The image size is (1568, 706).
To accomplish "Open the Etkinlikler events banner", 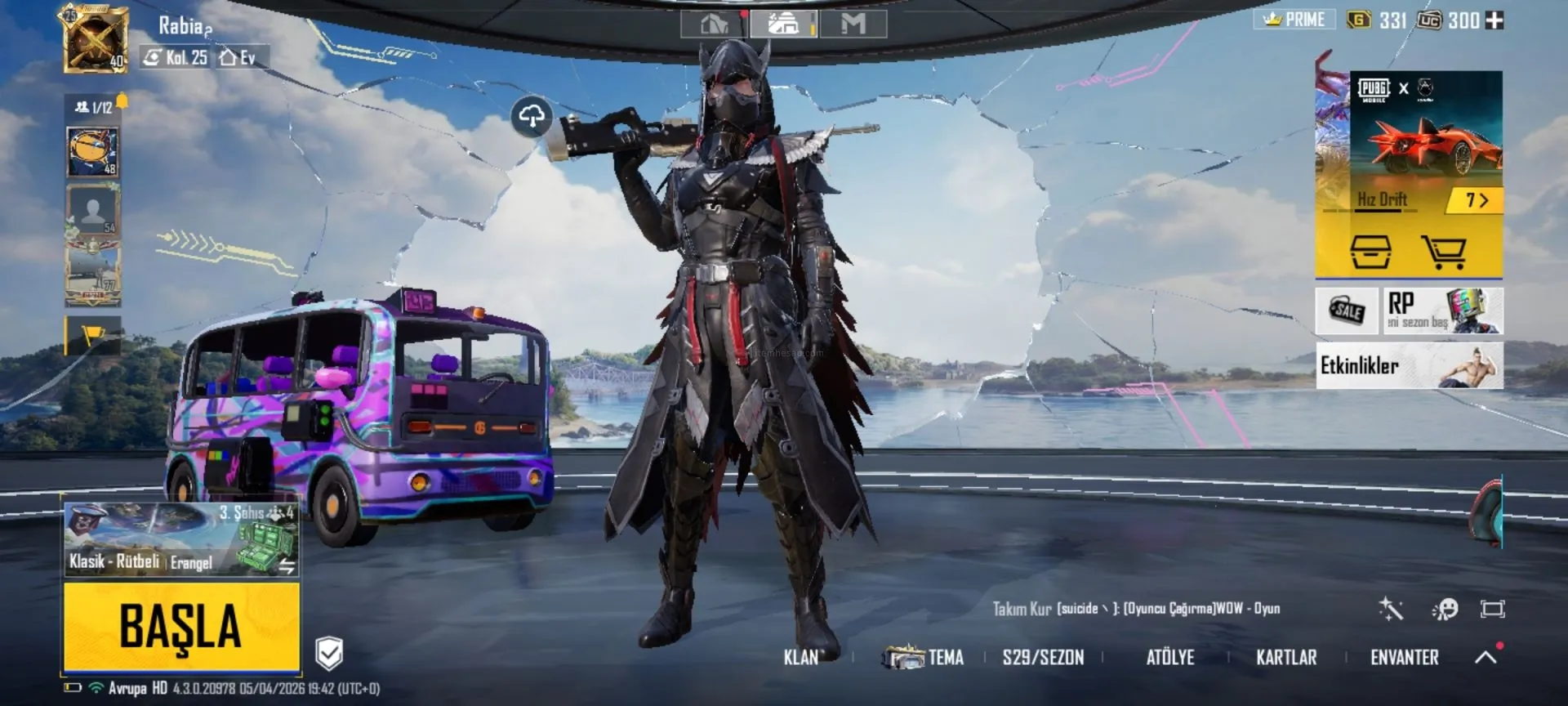I will [x=1409, y=365].
